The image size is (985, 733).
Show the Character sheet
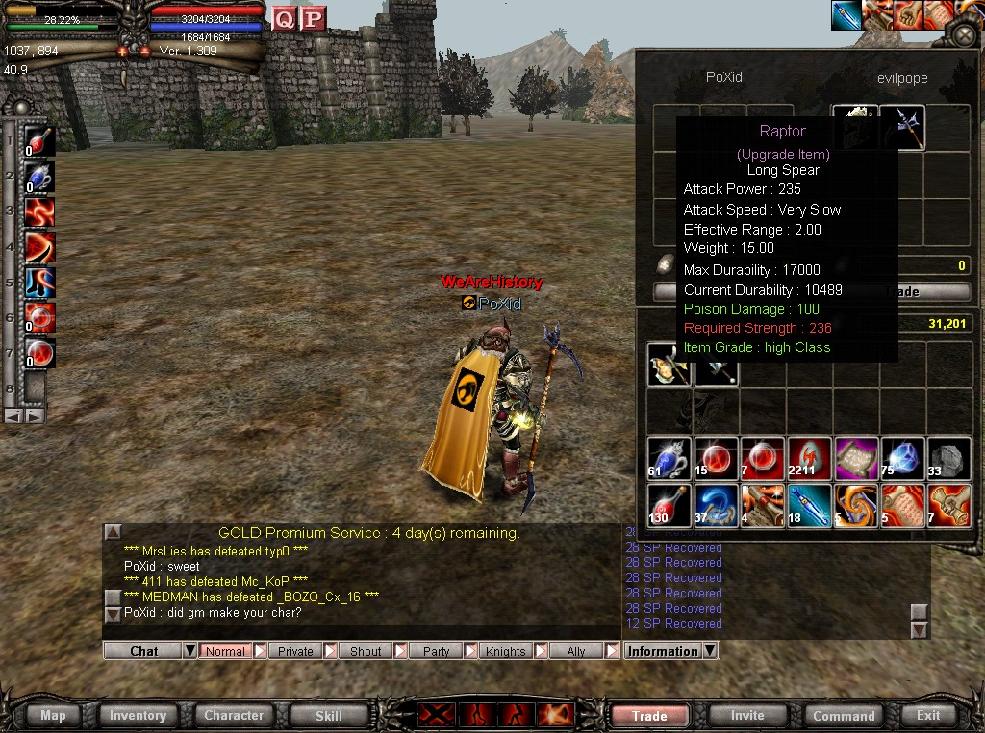[x=234, y=715]
